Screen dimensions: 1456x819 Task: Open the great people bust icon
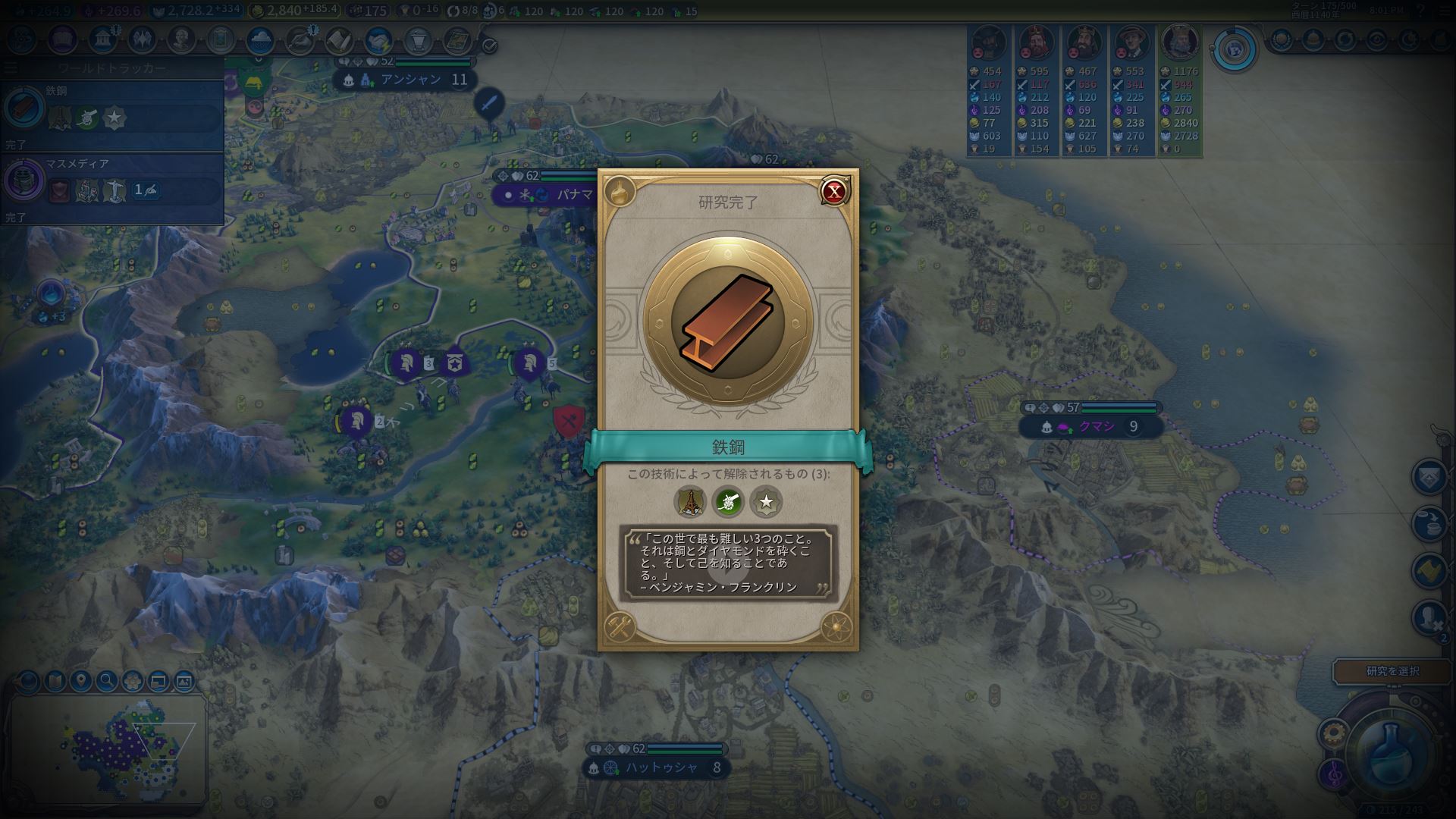181,39
